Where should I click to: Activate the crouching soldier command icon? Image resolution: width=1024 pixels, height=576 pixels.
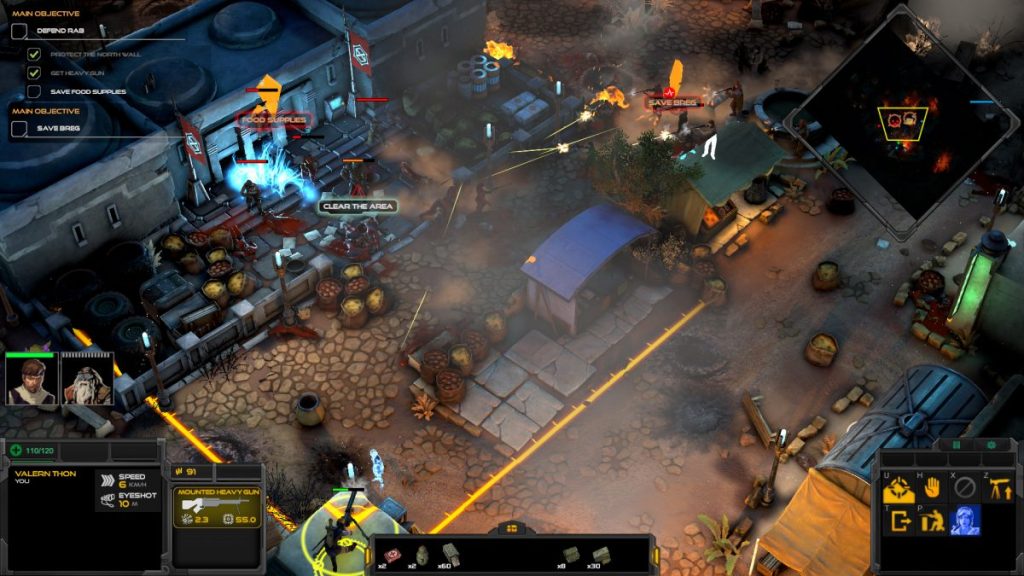931,520
